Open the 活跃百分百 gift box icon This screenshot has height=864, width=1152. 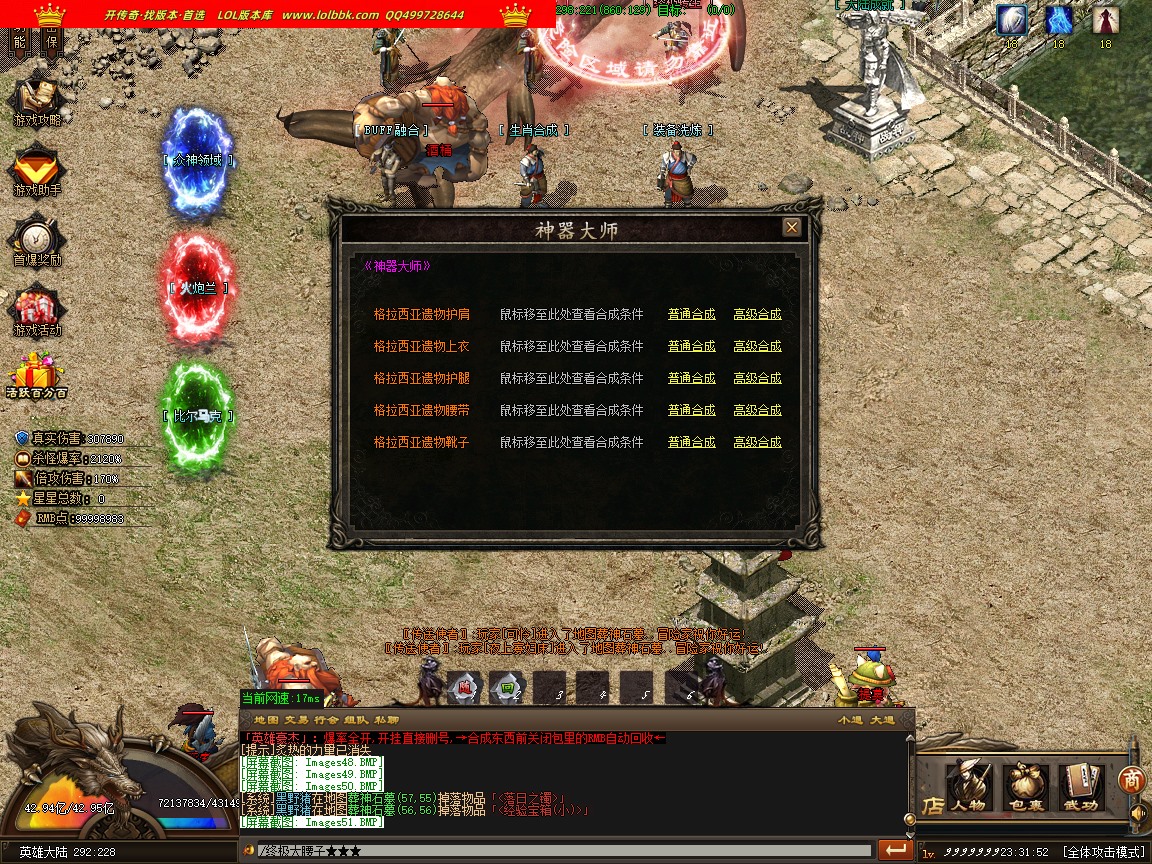click(x=37, y=377)
